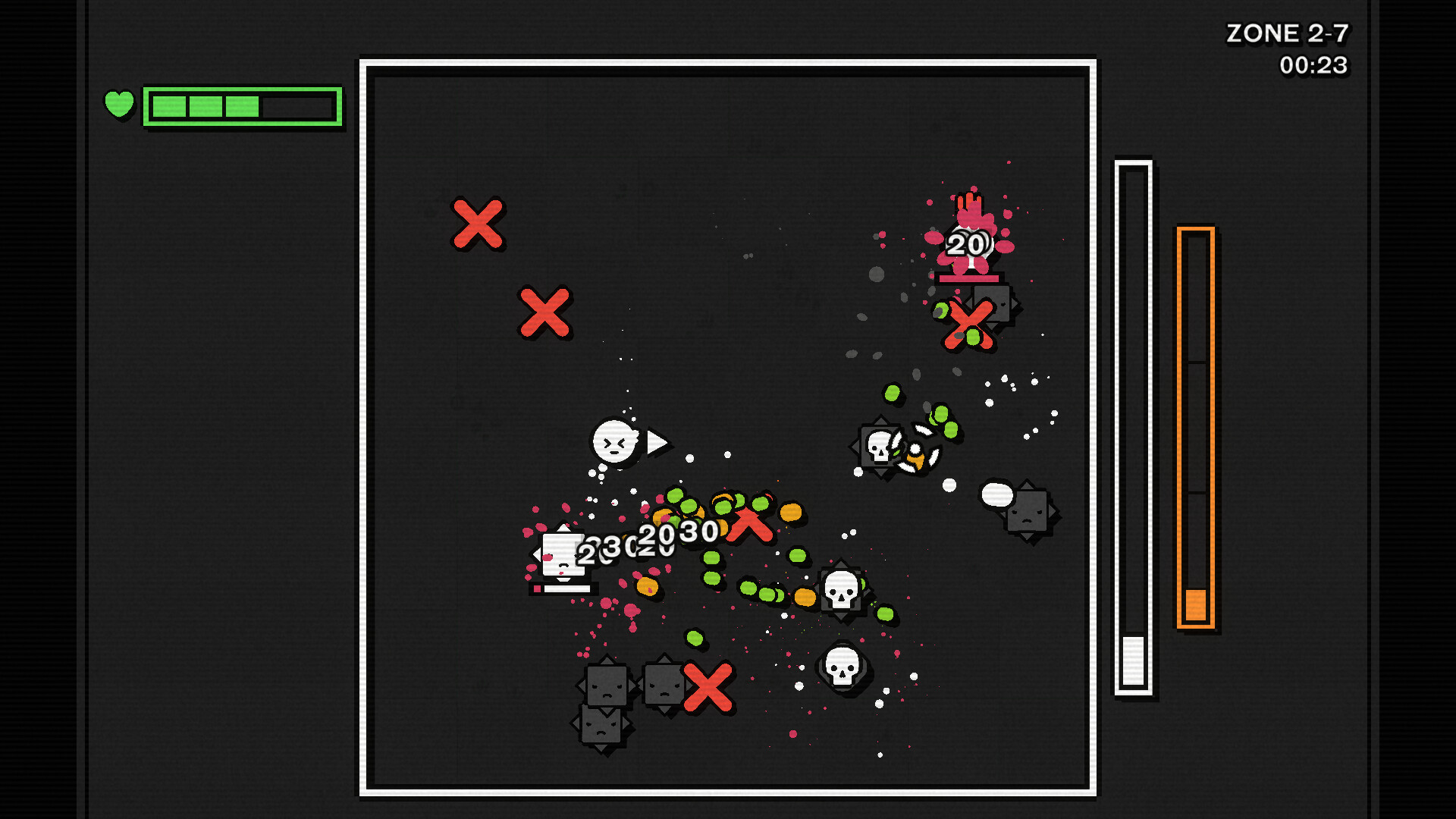This screenshot has width=1456, height=819.
Task: Click the 20 damage number near the player
Action: coord(654,535)
